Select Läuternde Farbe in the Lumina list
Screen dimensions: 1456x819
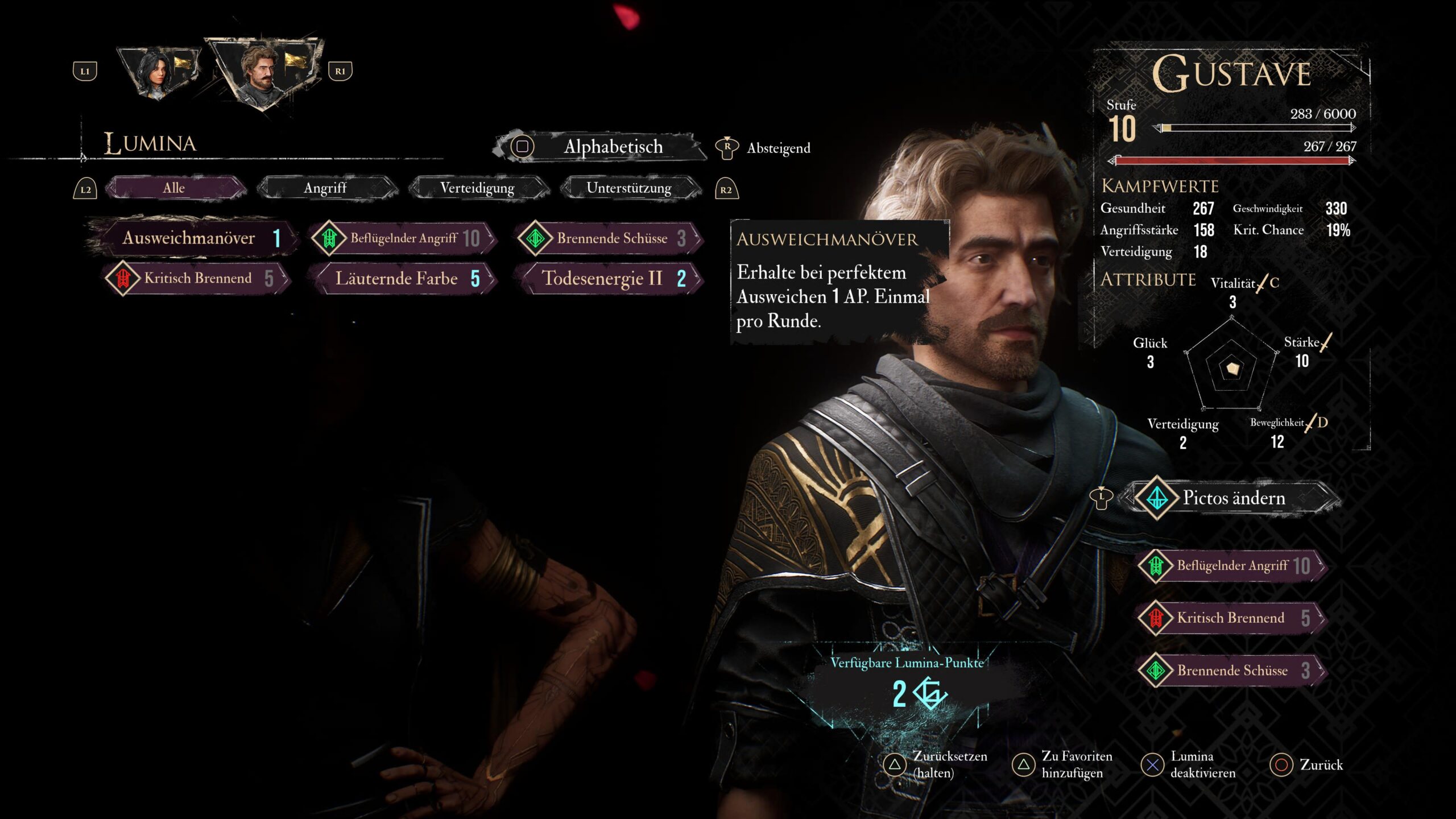pyautogui.click(x=404, y=279)
